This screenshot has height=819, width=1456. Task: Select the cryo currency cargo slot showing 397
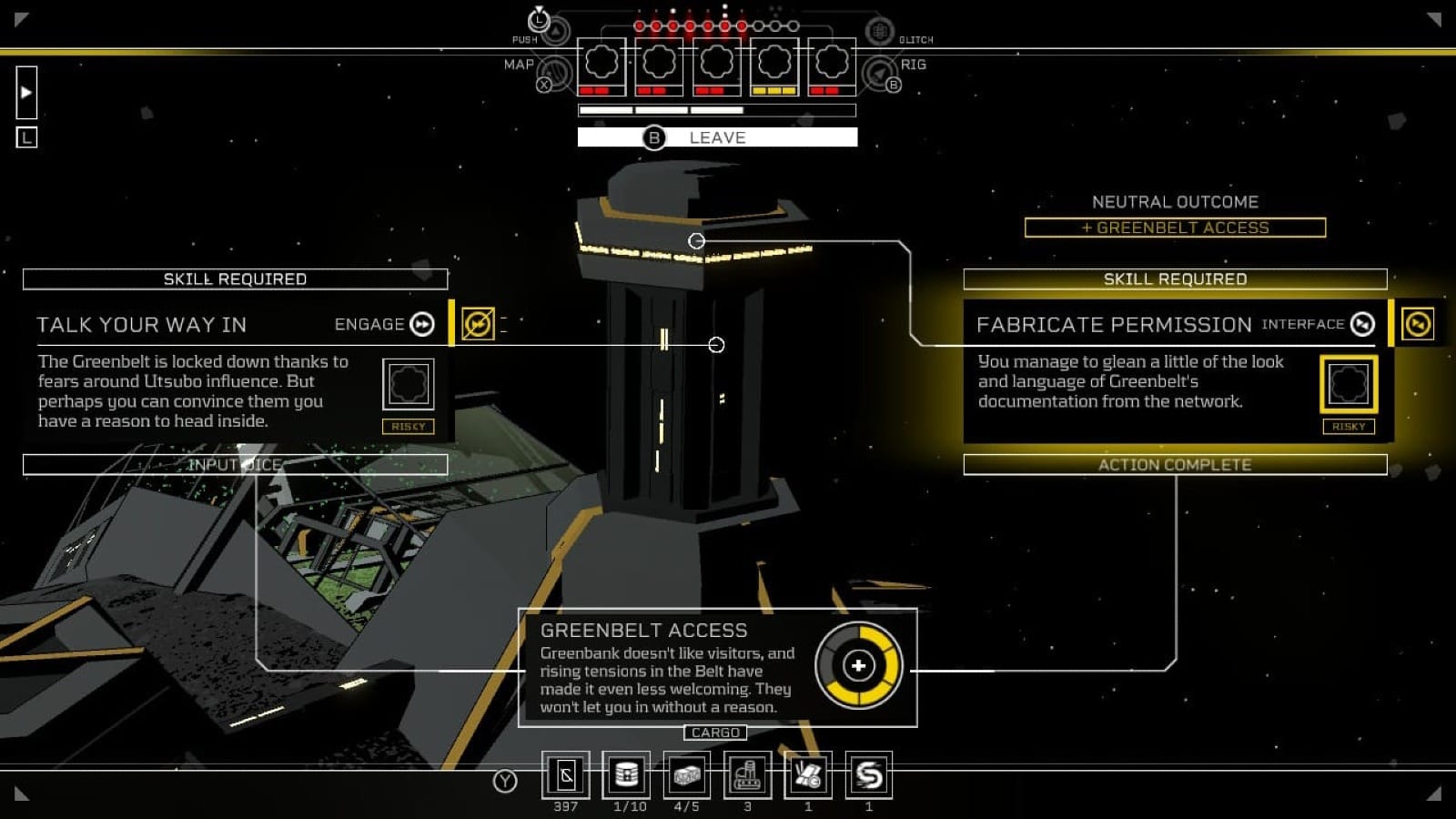pos(565,775)
